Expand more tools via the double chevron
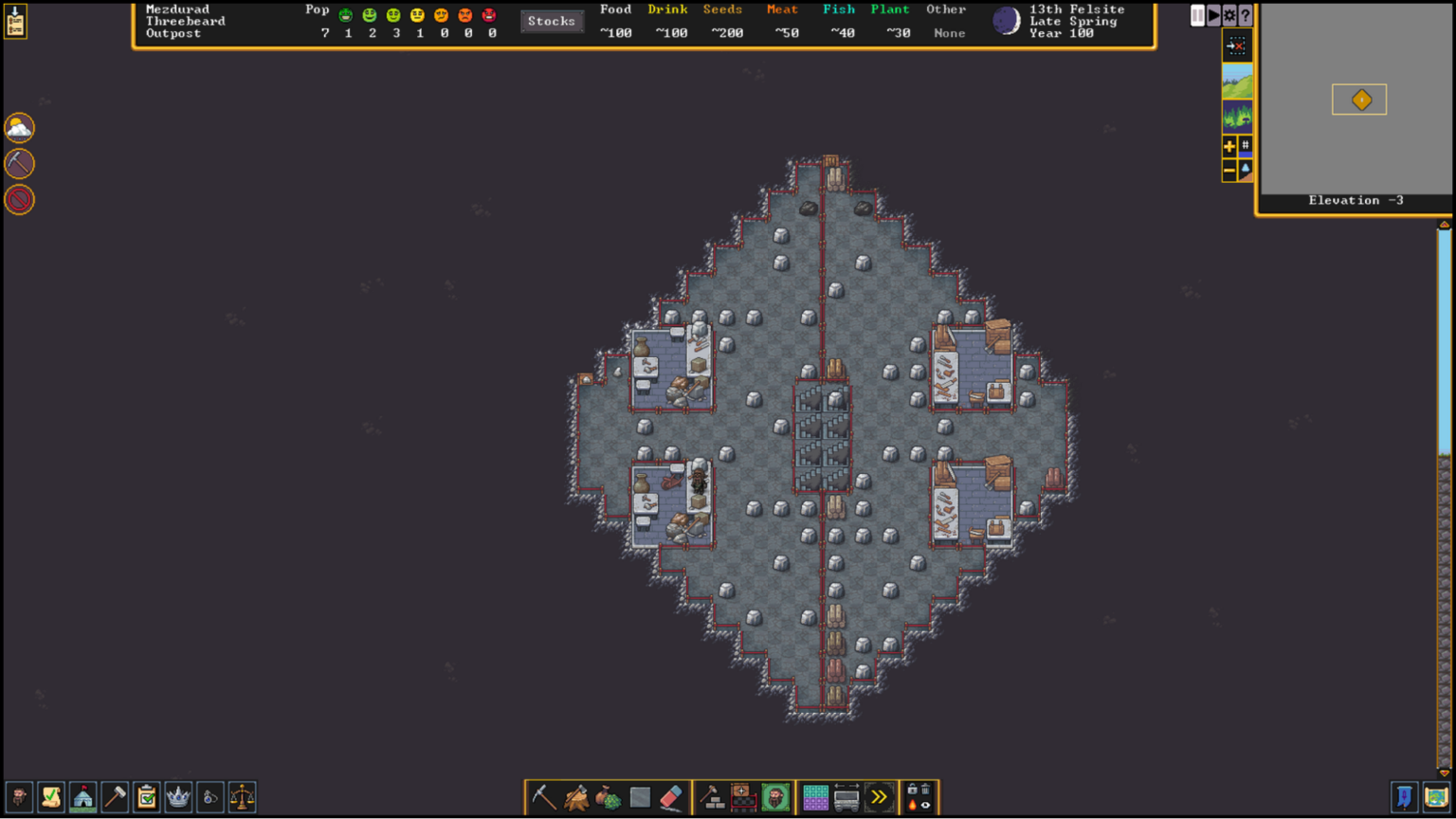Screen dimensions: 1456x819 (x=879, y=797)
